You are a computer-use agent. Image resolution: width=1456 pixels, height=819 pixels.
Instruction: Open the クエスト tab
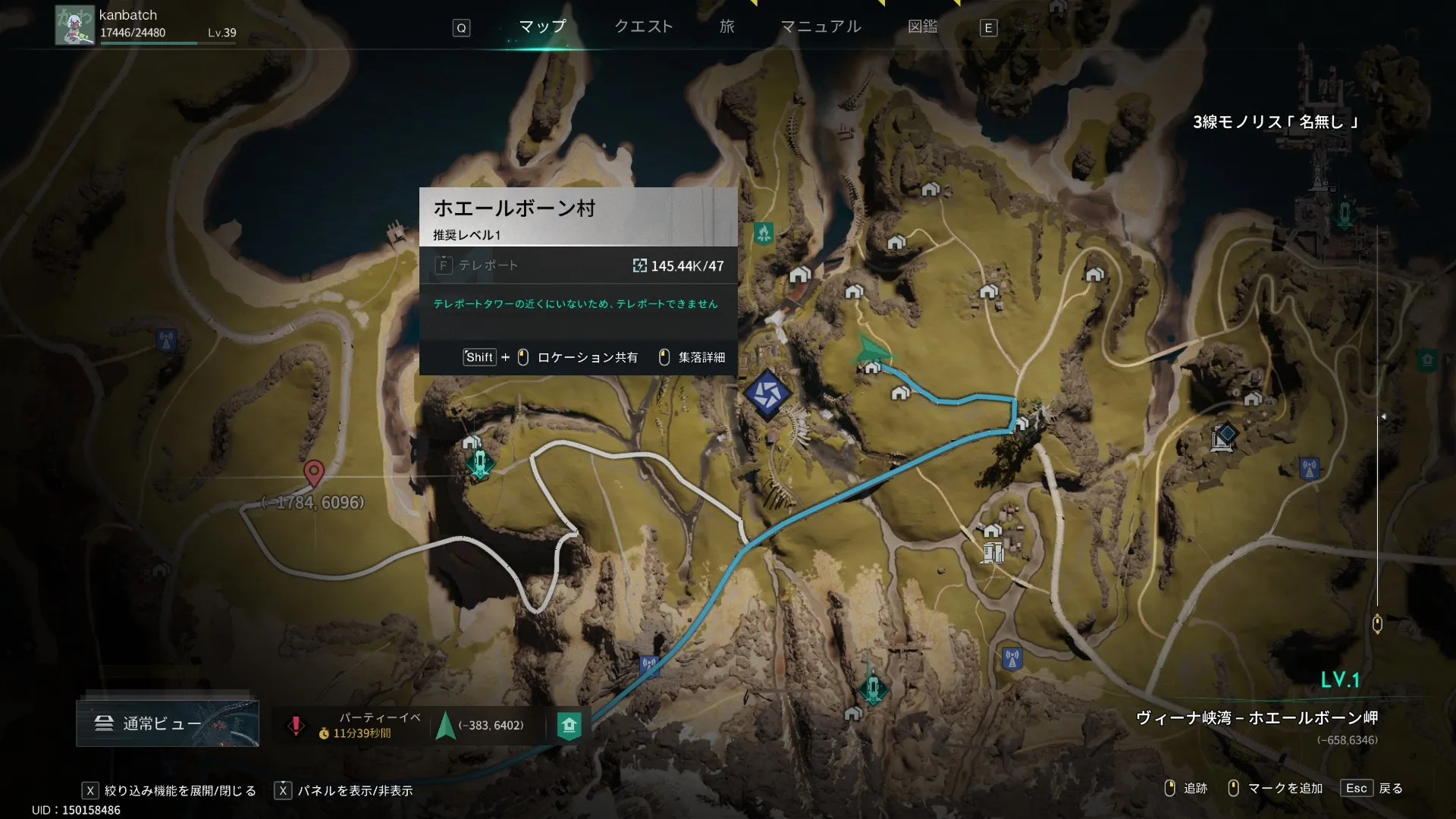643,27
